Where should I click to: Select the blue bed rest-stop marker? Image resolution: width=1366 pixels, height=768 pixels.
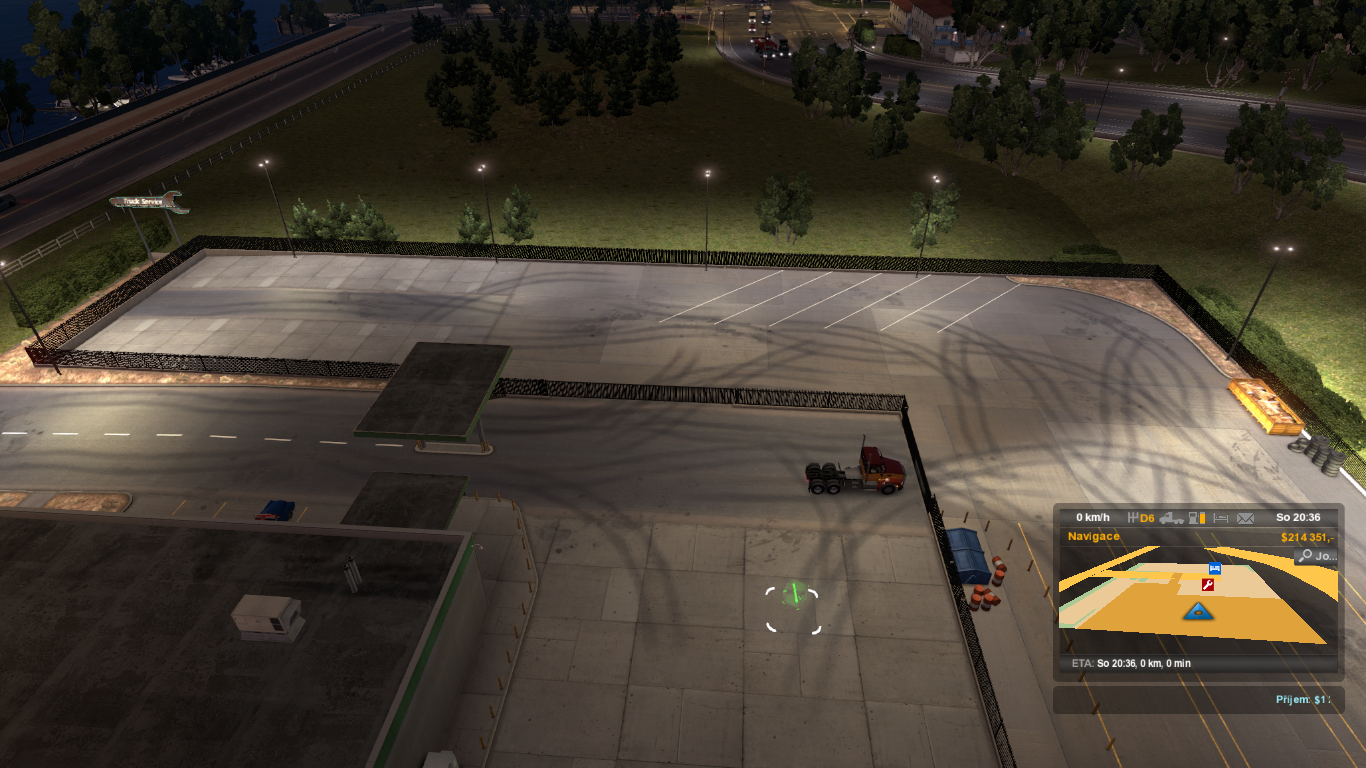(x=1215, y=568)
